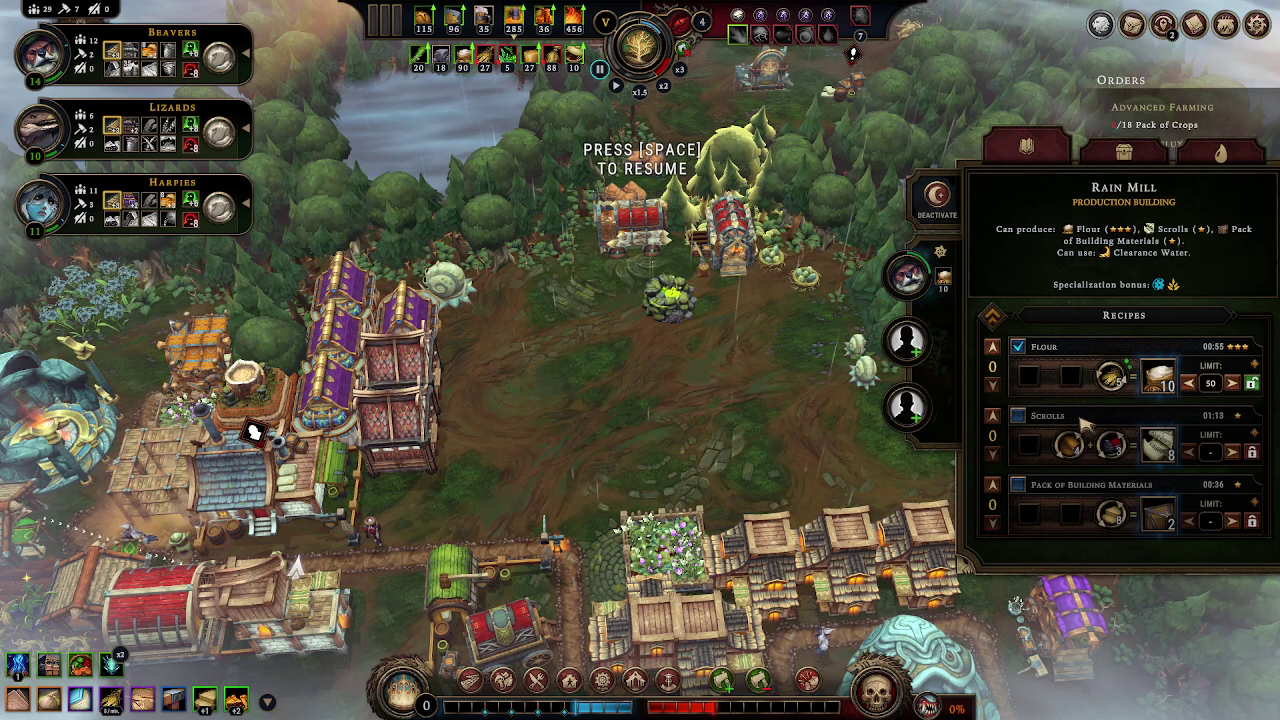The height and width of the screenshot is (720, 1280).
Task: Select the Lizards species portrait
Action: [x=42, y=129]
